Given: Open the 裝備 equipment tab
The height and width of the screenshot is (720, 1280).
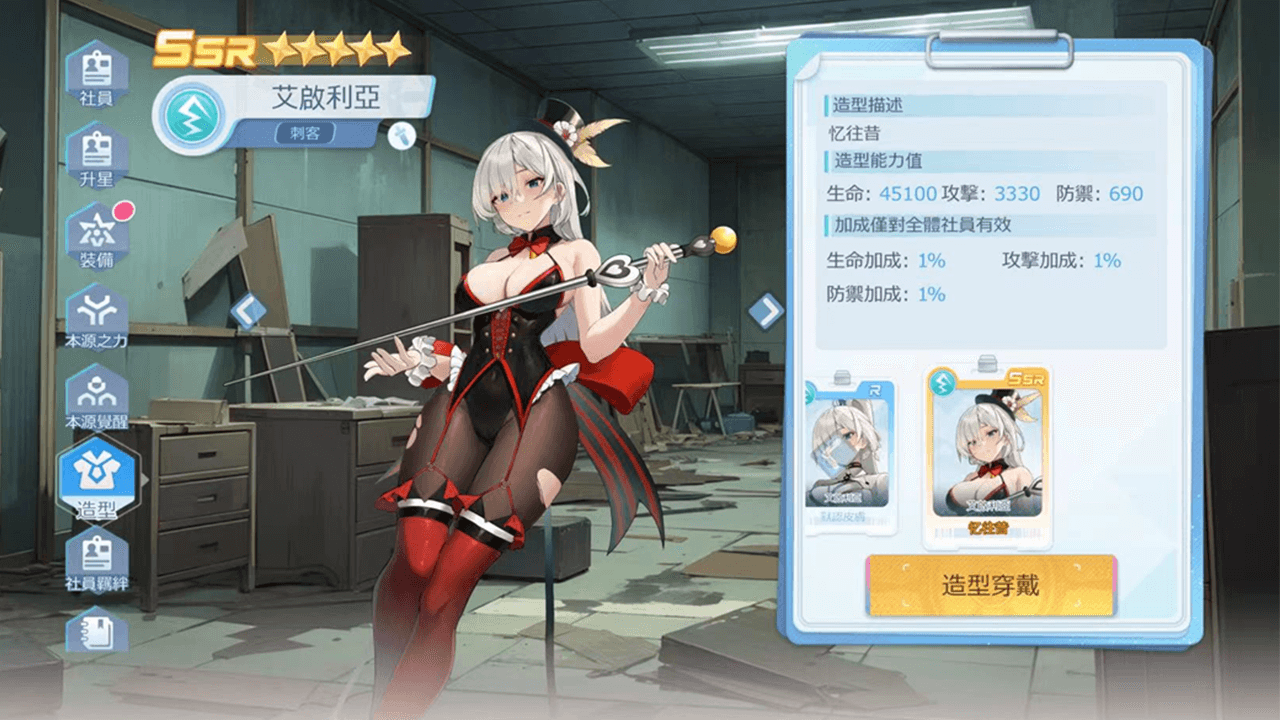Looking at the screenshot, I should [x=97, y=236].
